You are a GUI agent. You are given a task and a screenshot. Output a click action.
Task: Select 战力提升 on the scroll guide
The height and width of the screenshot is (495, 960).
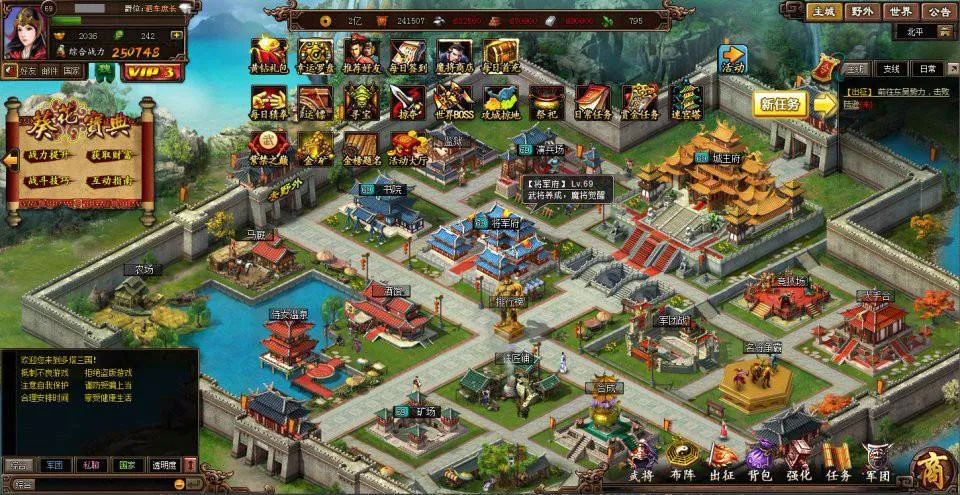[x=51, y=157]
